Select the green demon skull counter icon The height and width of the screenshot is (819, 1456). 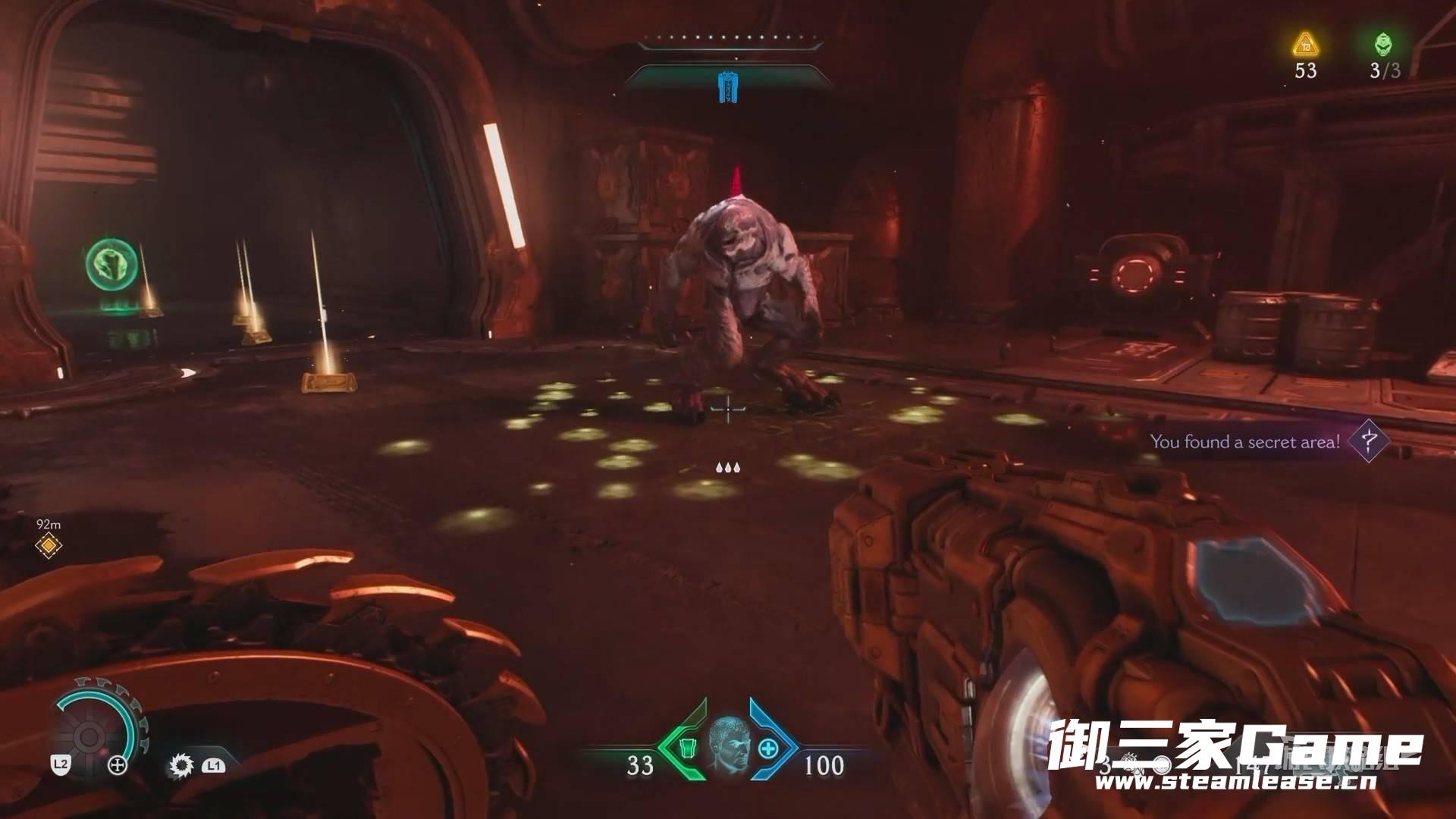coord(1383,44)
